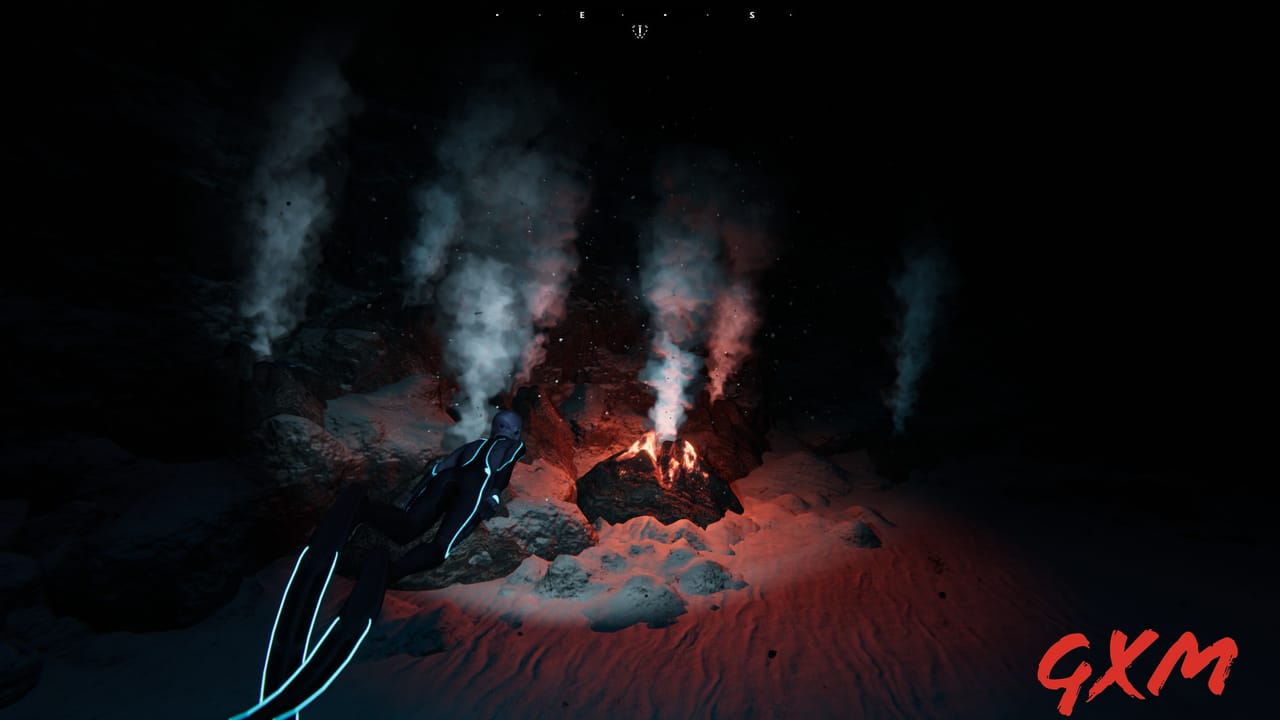Select the East heading on the compass
This screenshot has width=1280, height=720.
click(x=582, y=15)
